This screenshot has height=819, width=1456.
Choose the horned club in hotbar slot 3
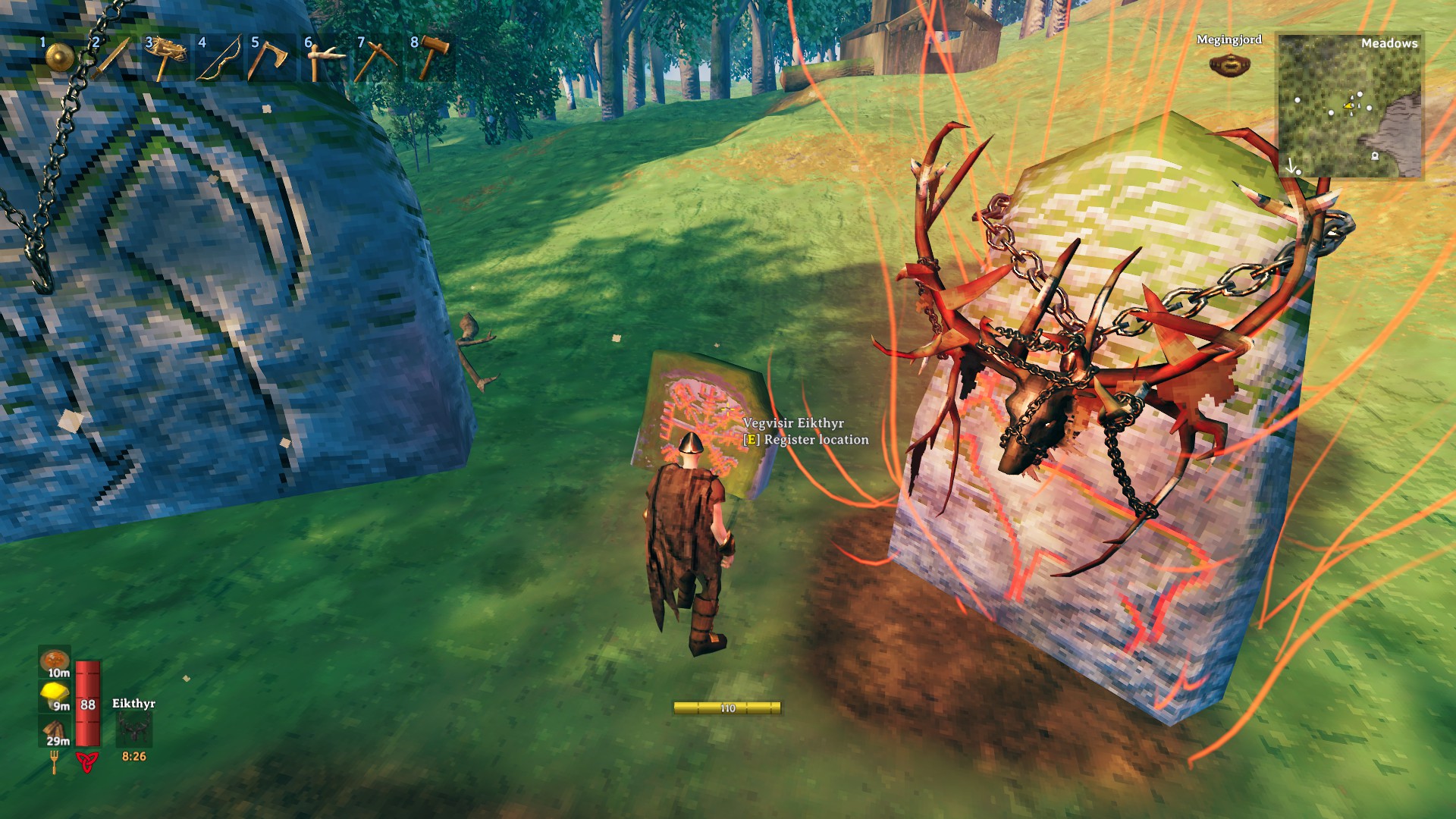coord(165,58)
